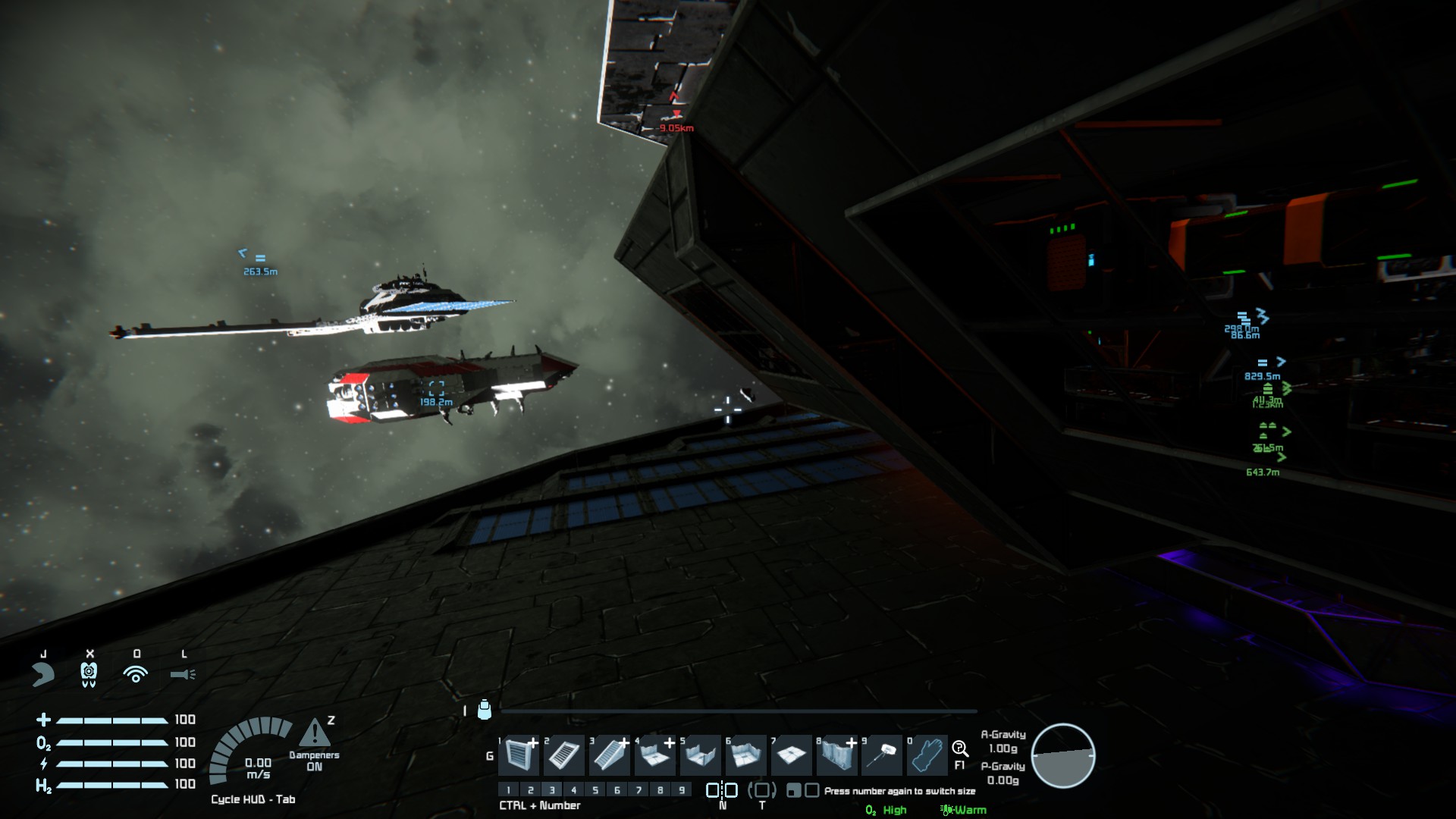Click the Dampeners warning triangle
The width and height of the screenshot is (1456, 819).
click(314, 734)
